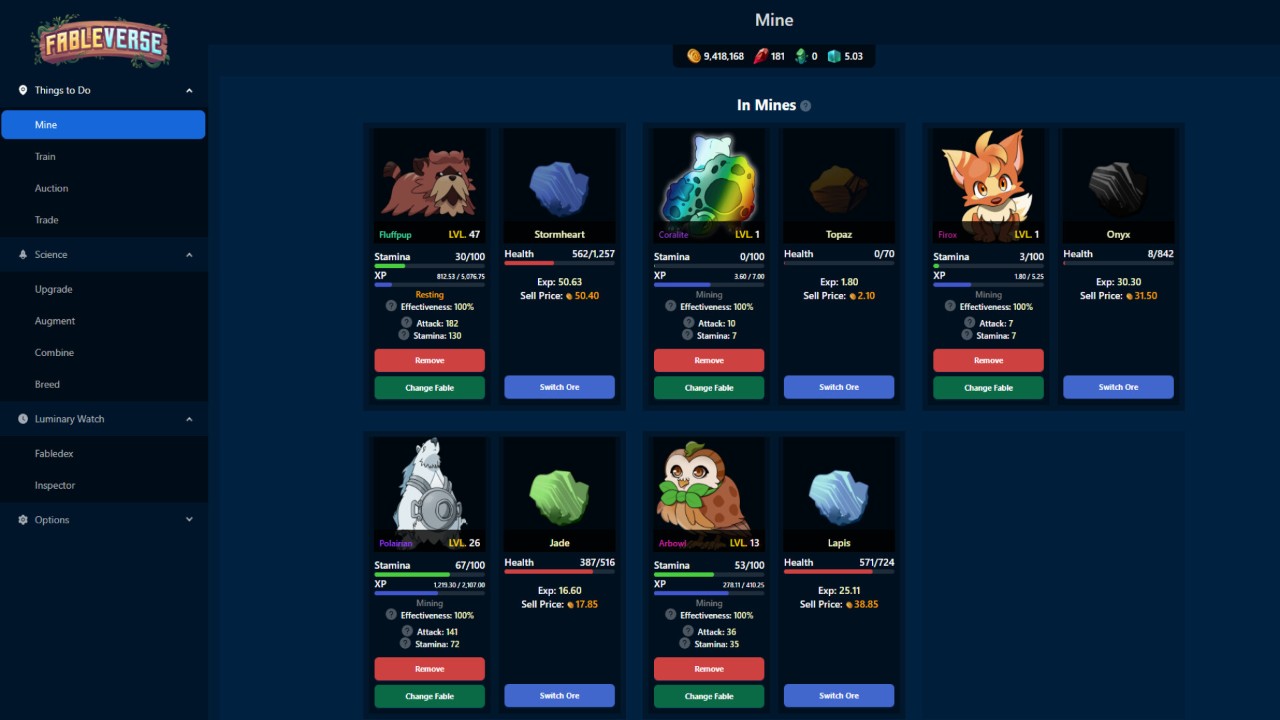This screenshot has width=1280, height=720.
Task: Open the Train page in sidebar
Action: click(x=45, y=157)
